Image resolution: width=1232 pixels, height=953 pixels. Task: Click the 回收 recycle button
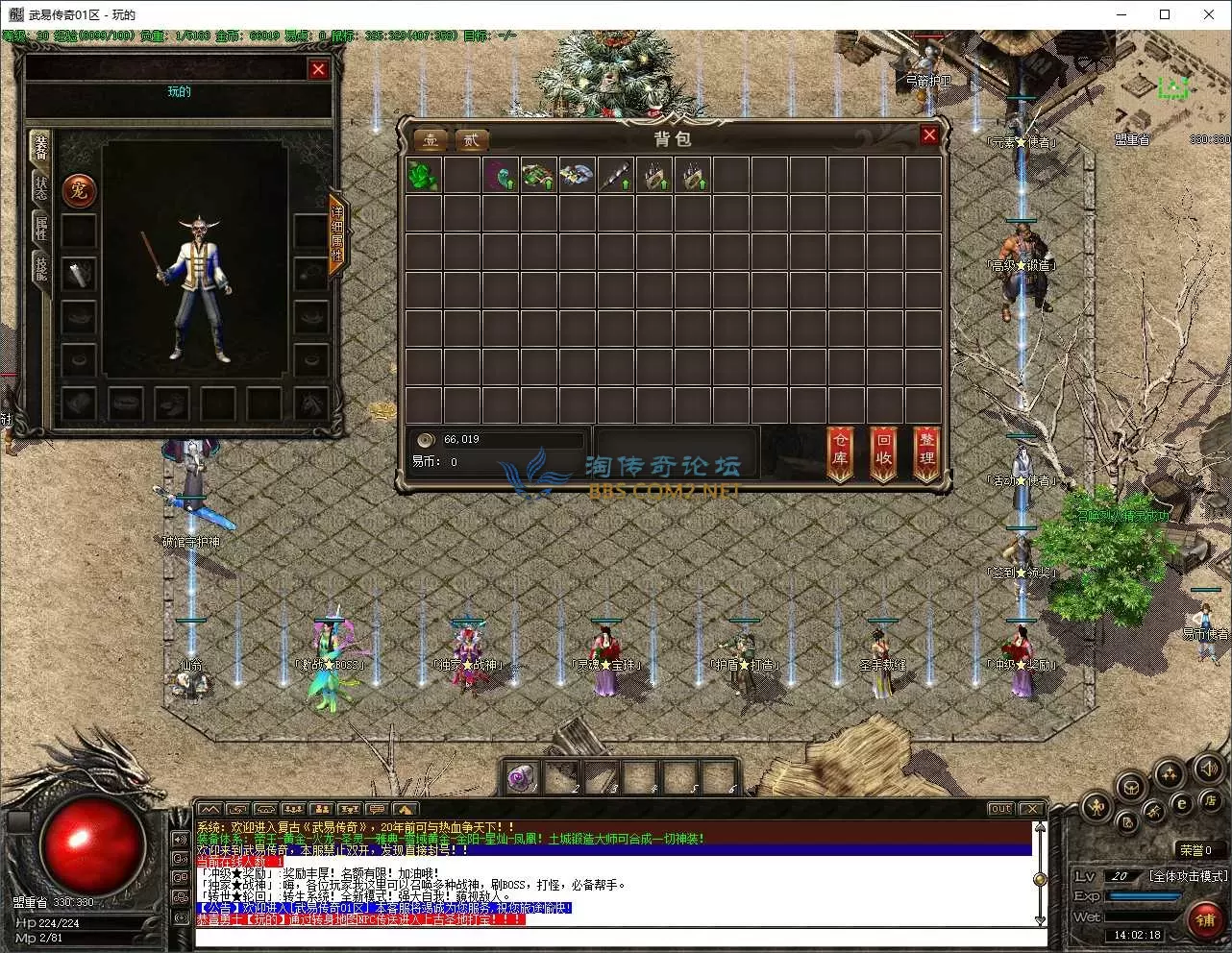(x=884, y=451)
